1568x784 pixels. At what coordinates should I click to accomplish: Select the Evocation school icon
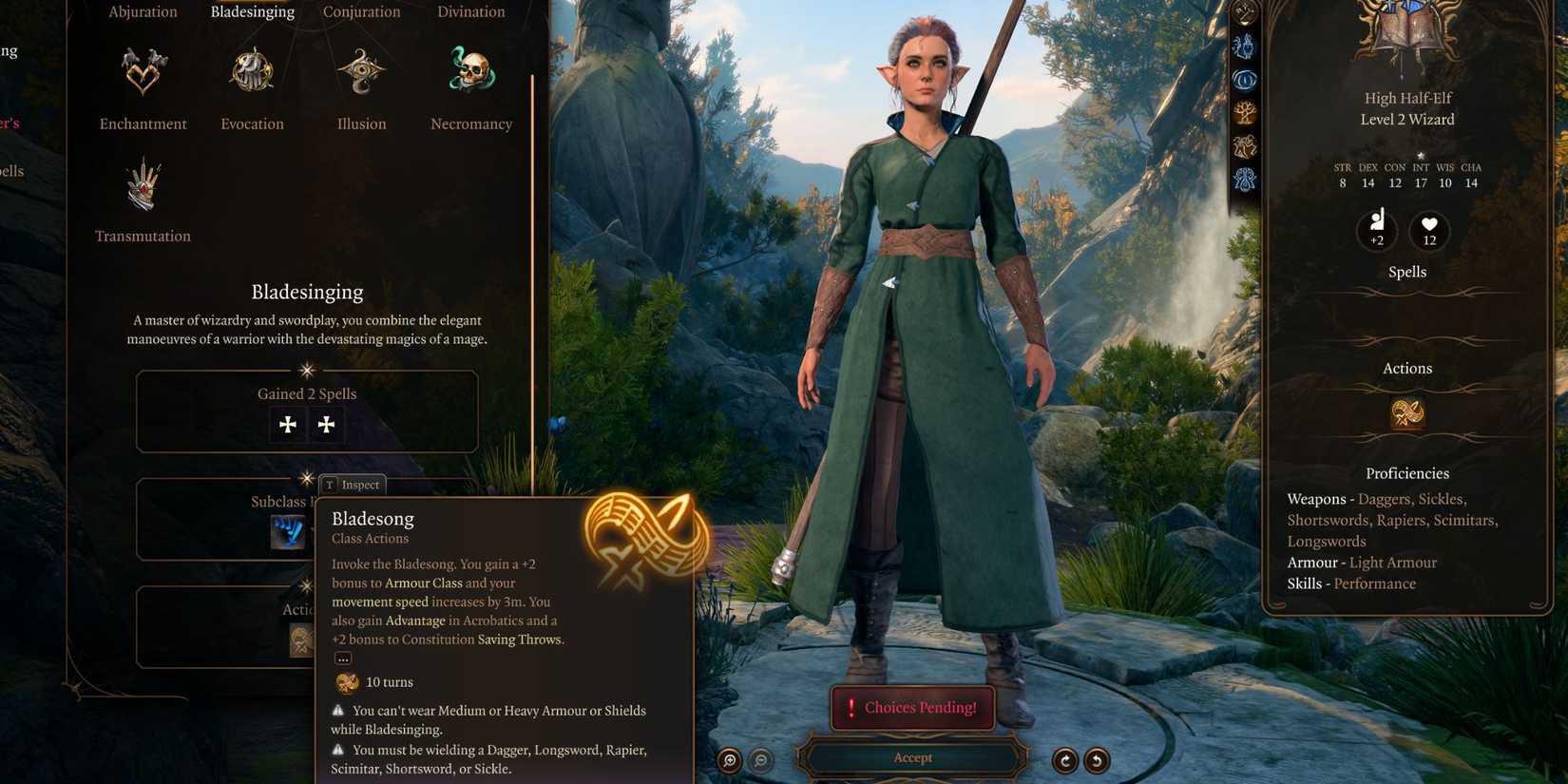point(251,71)
